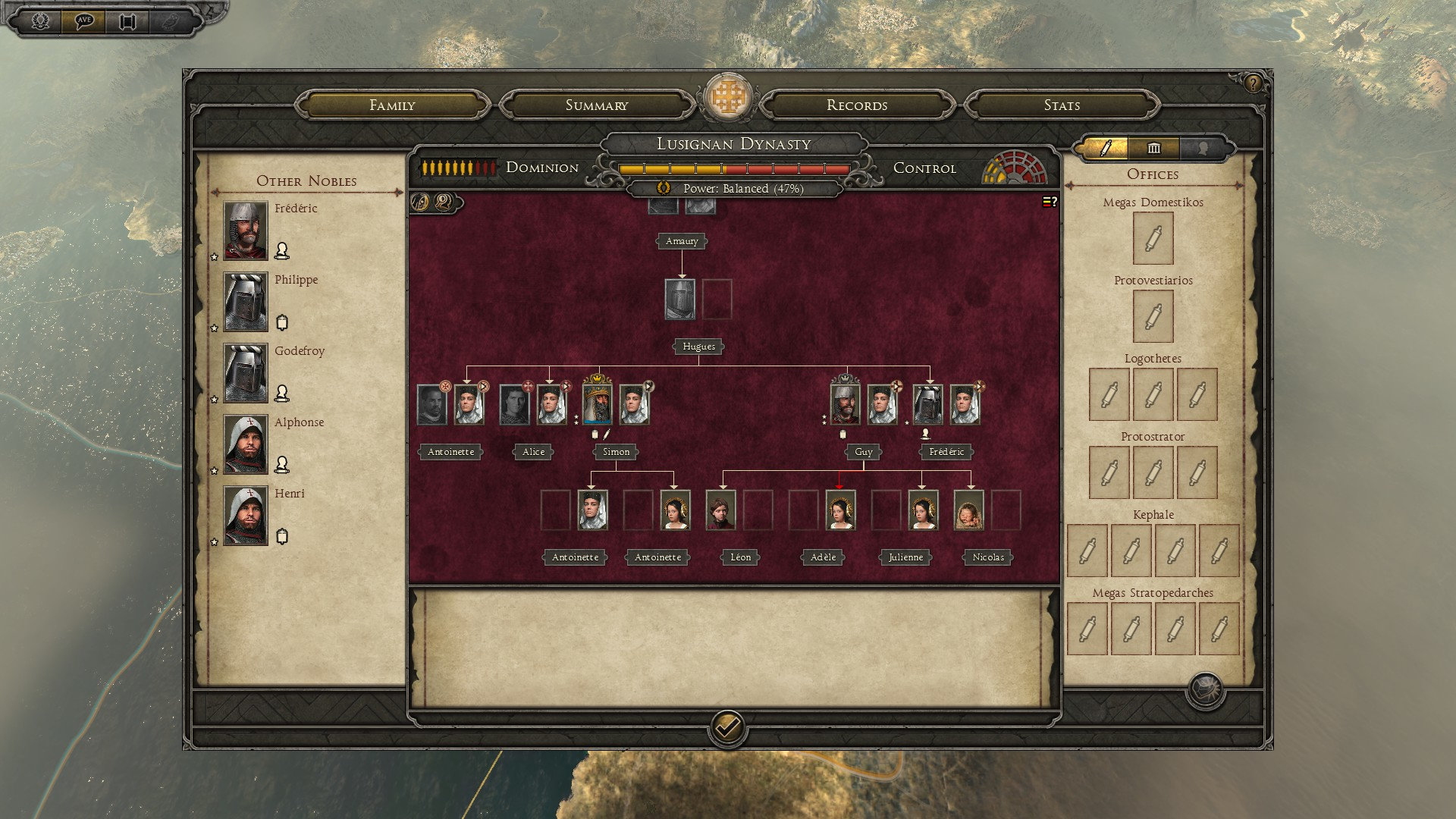Viewport: 1456px width, 819px height.
Task: Open the help question mark button
Action: [1253, 83]
